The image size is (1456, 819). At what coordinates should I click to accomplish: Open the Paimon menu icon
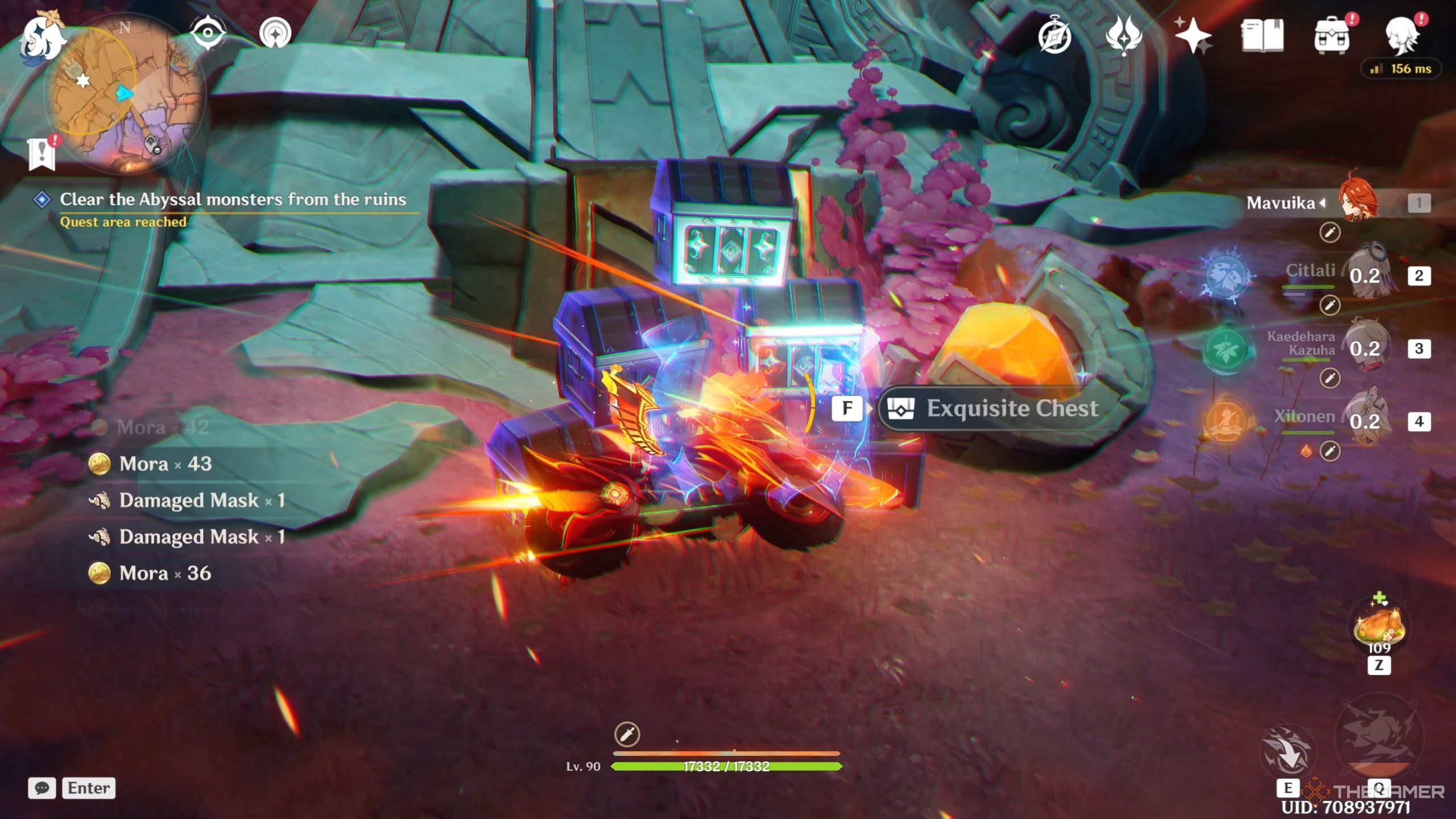(41, 38)
